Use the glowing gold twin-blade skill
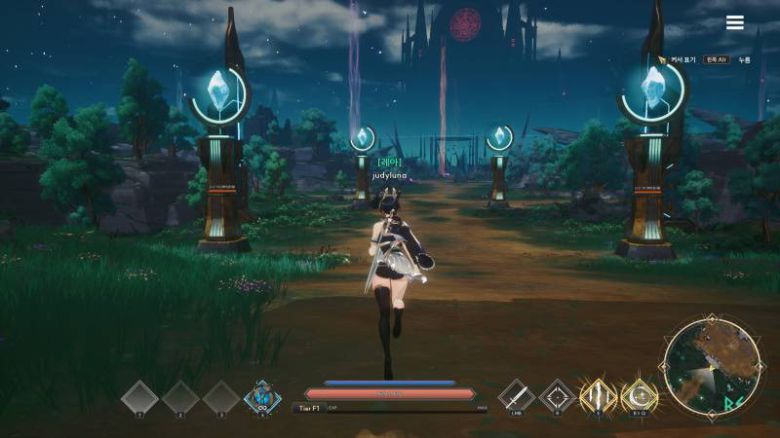 (598, 396)
